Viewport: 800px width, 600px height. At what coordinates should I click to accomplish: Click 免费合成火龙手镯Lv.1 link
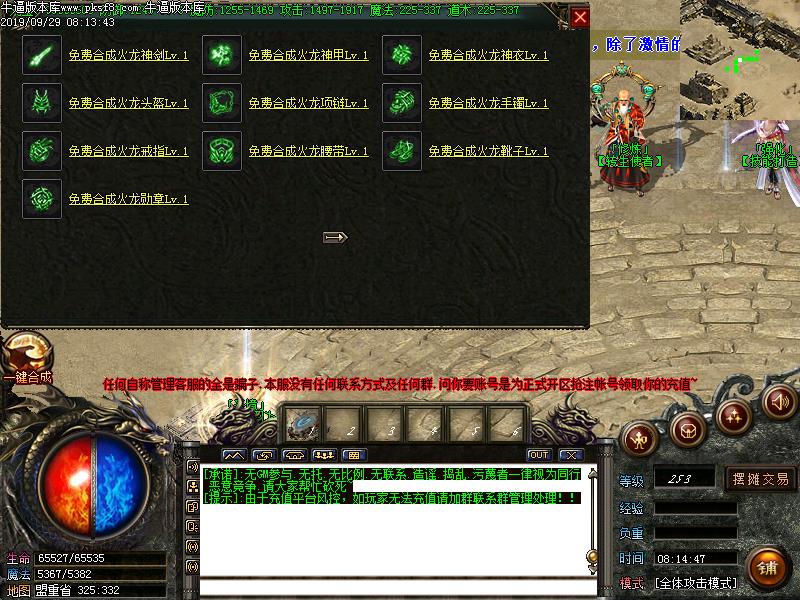[488, 104]
